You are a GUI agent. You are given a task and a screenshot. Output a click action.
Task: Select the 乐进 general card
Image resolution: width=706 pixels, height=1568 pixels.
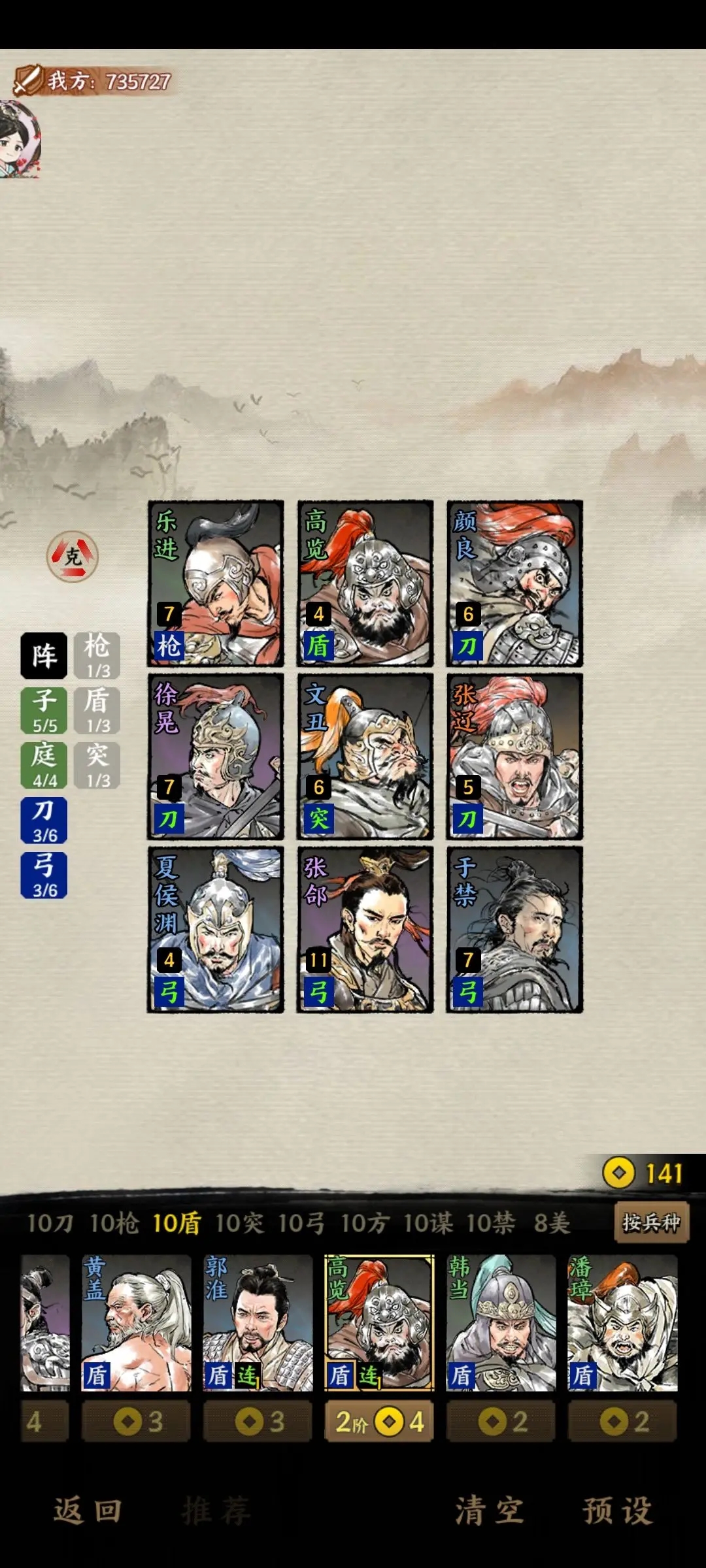pyautogui.click(x=216, y=583)
